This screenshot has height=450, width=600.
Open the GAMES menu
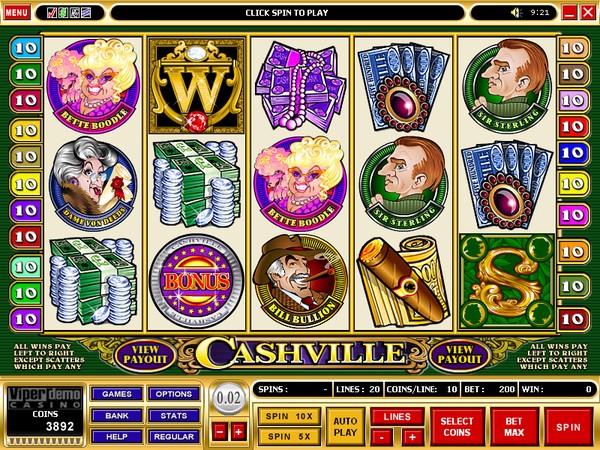click(115, 394)
